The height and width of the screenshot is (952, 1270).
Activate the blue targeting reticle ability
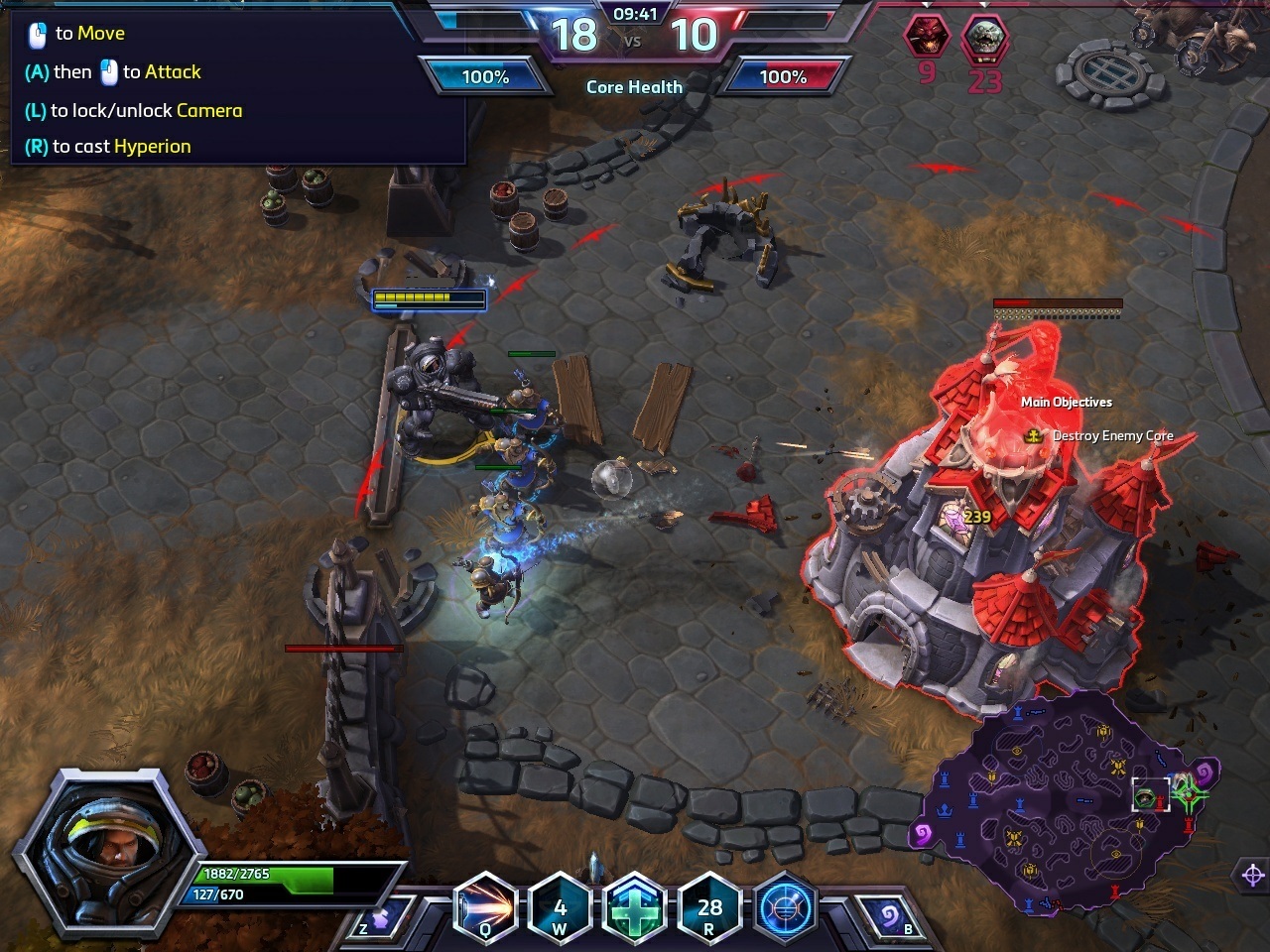coord(786,906)
